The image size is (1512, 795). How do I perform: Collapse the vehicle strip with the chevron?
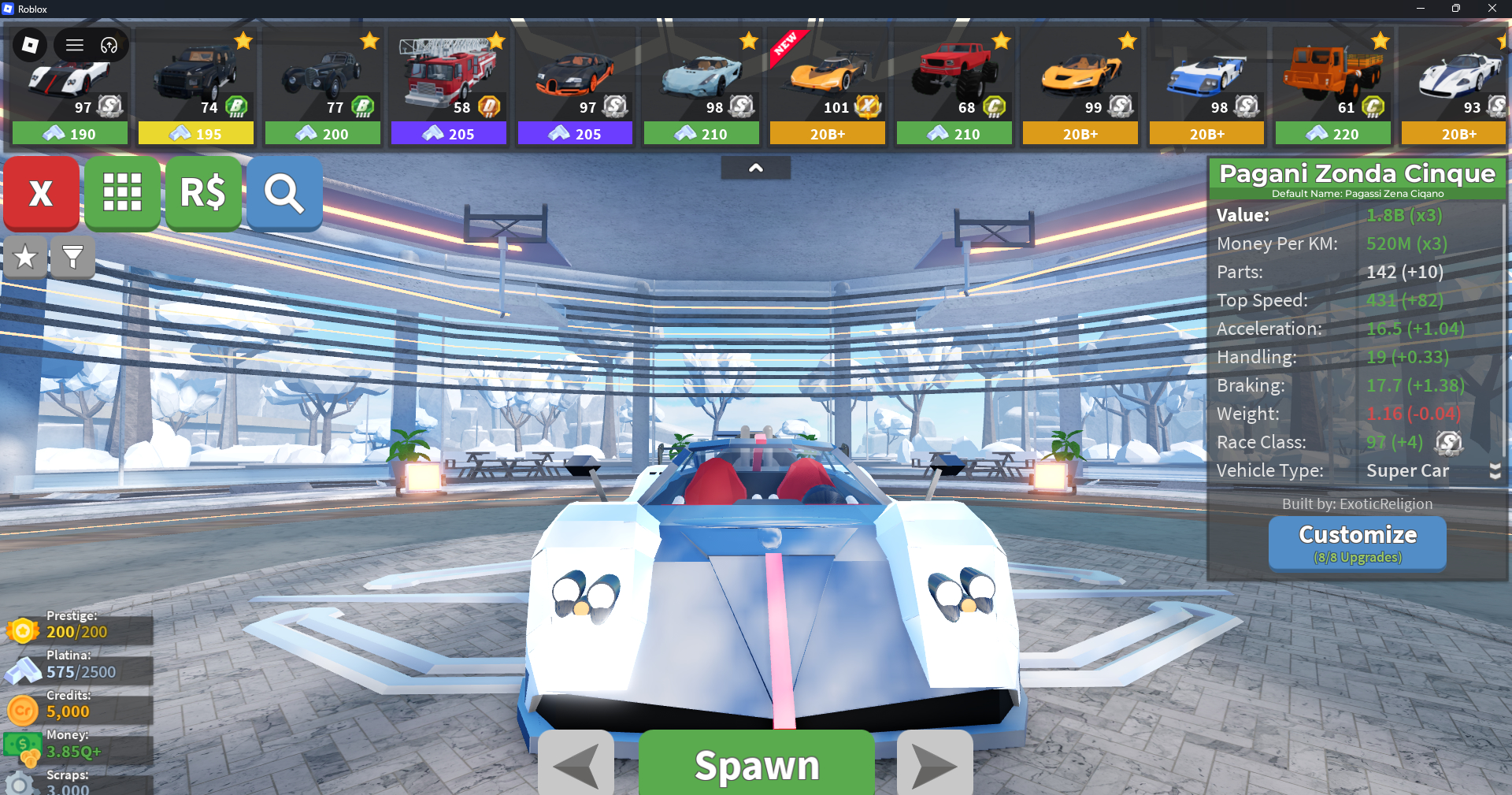(x=755, y=168)
